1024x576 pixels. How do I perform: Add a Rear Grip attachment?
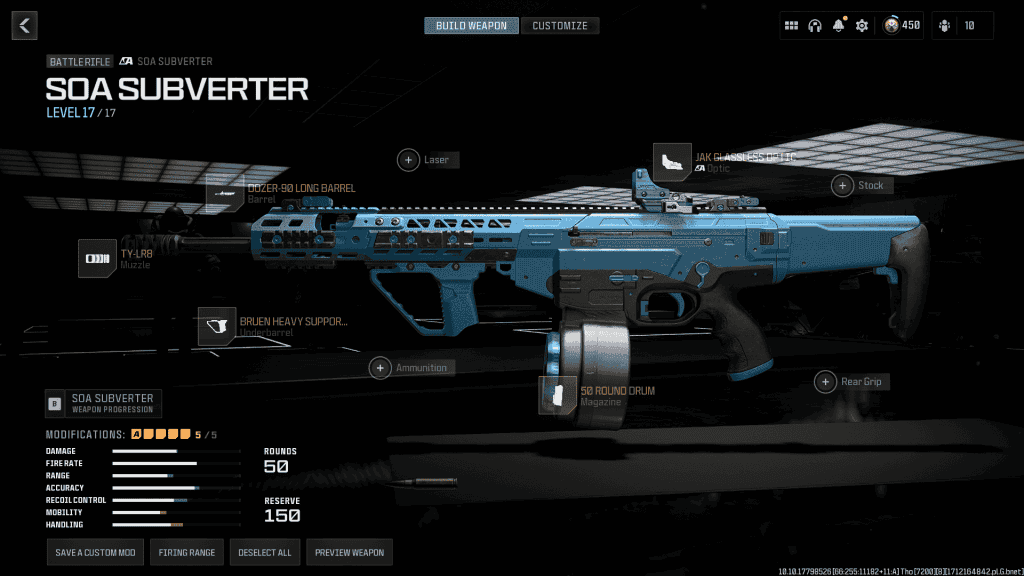(x=826, y=382)
